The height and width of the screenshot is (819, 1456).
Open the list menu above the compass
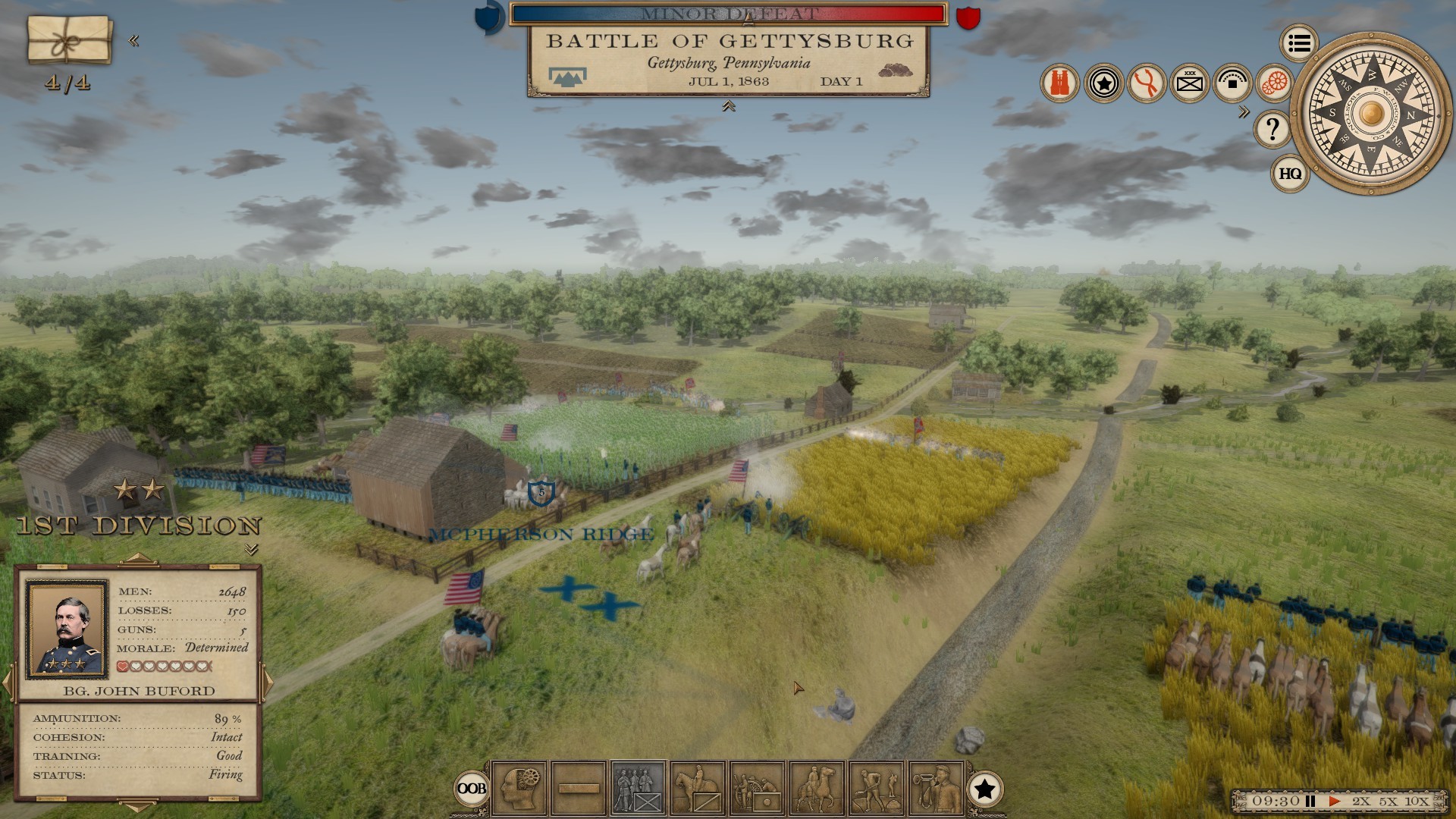point(1298,42)
